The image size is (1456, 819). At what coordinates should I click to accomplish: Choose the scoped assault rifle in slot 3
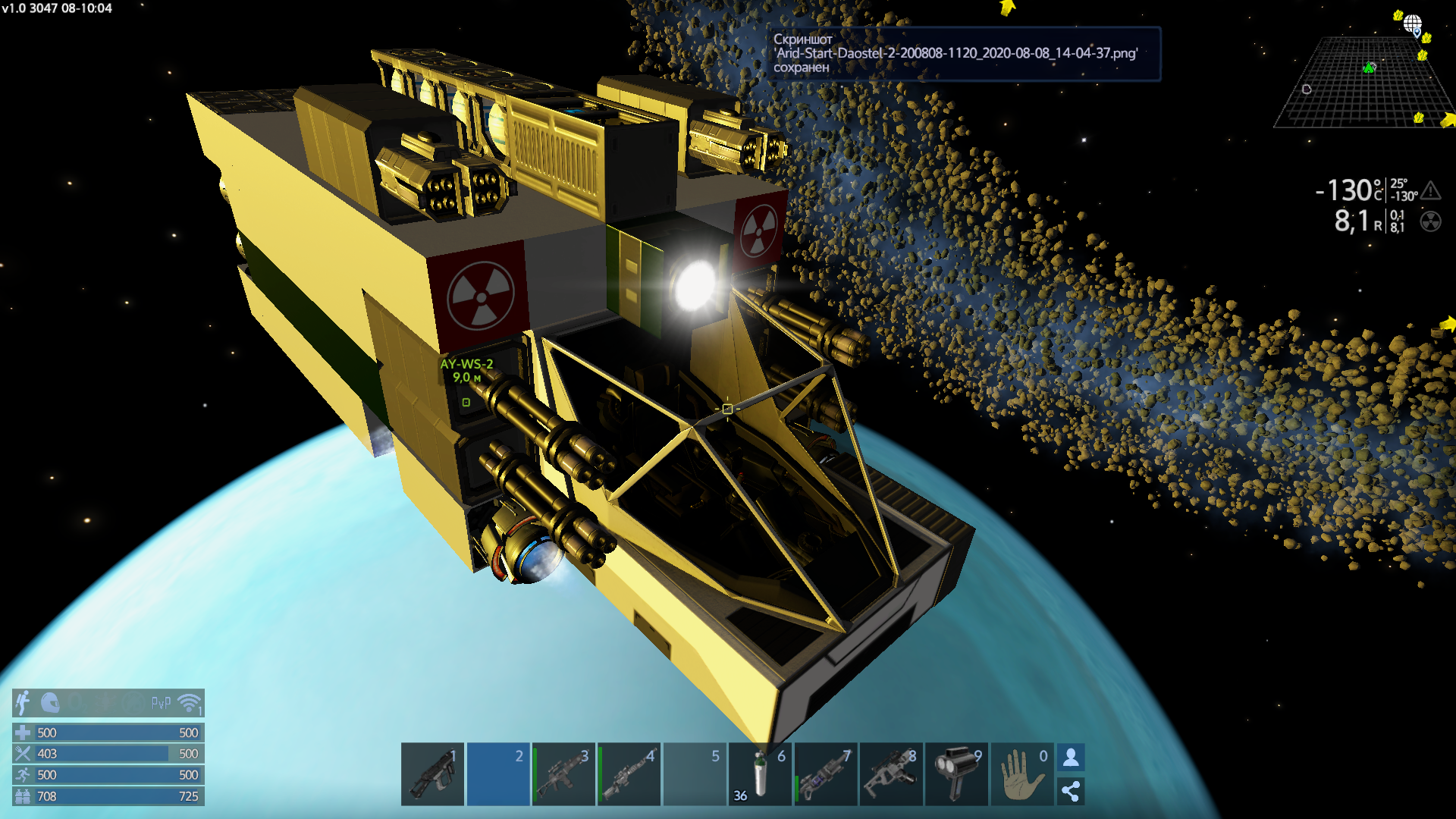click(x=563, y=774)
